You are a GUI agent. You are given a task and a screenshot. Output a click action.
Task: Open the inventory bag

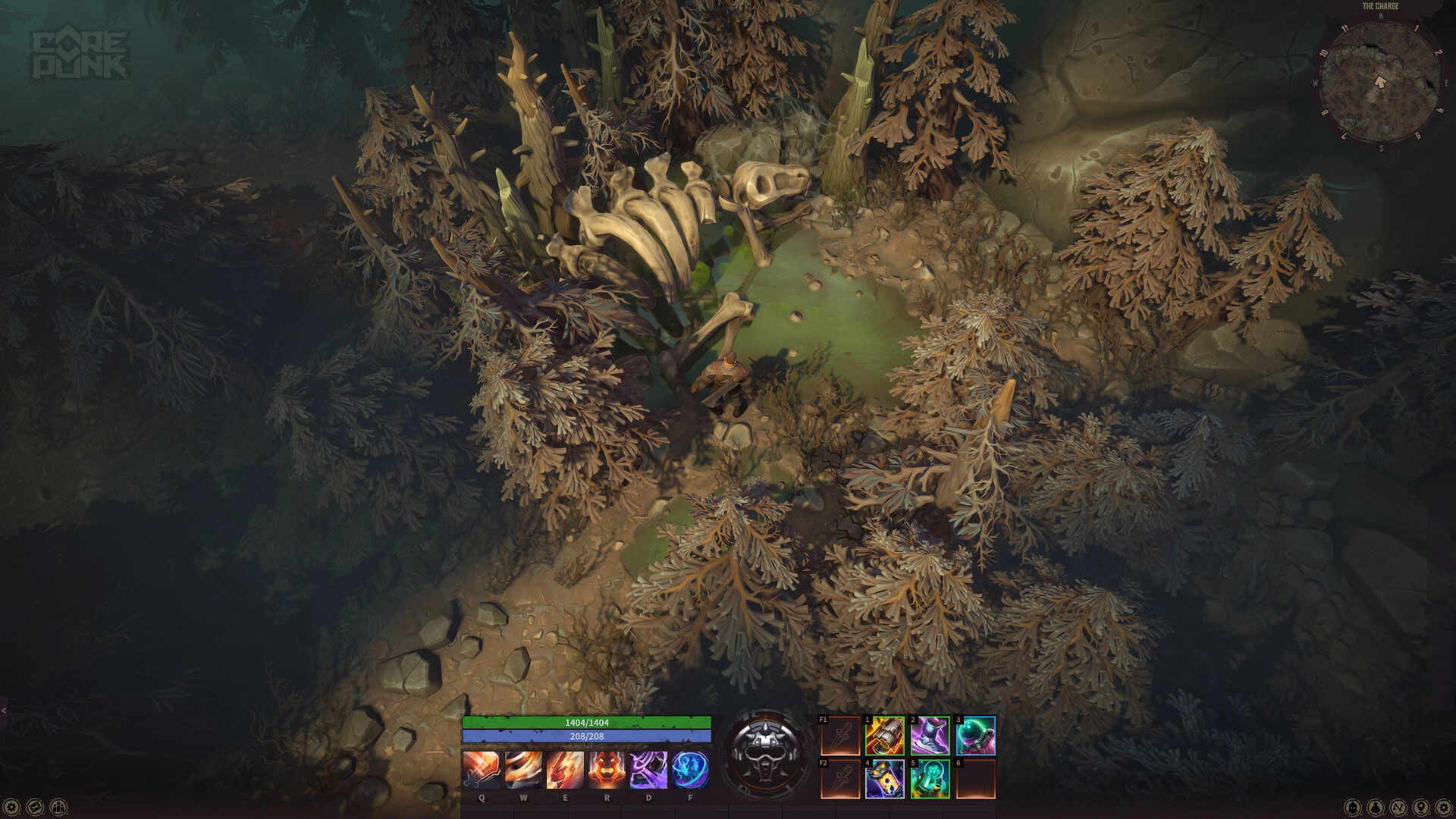(1376, 807)
